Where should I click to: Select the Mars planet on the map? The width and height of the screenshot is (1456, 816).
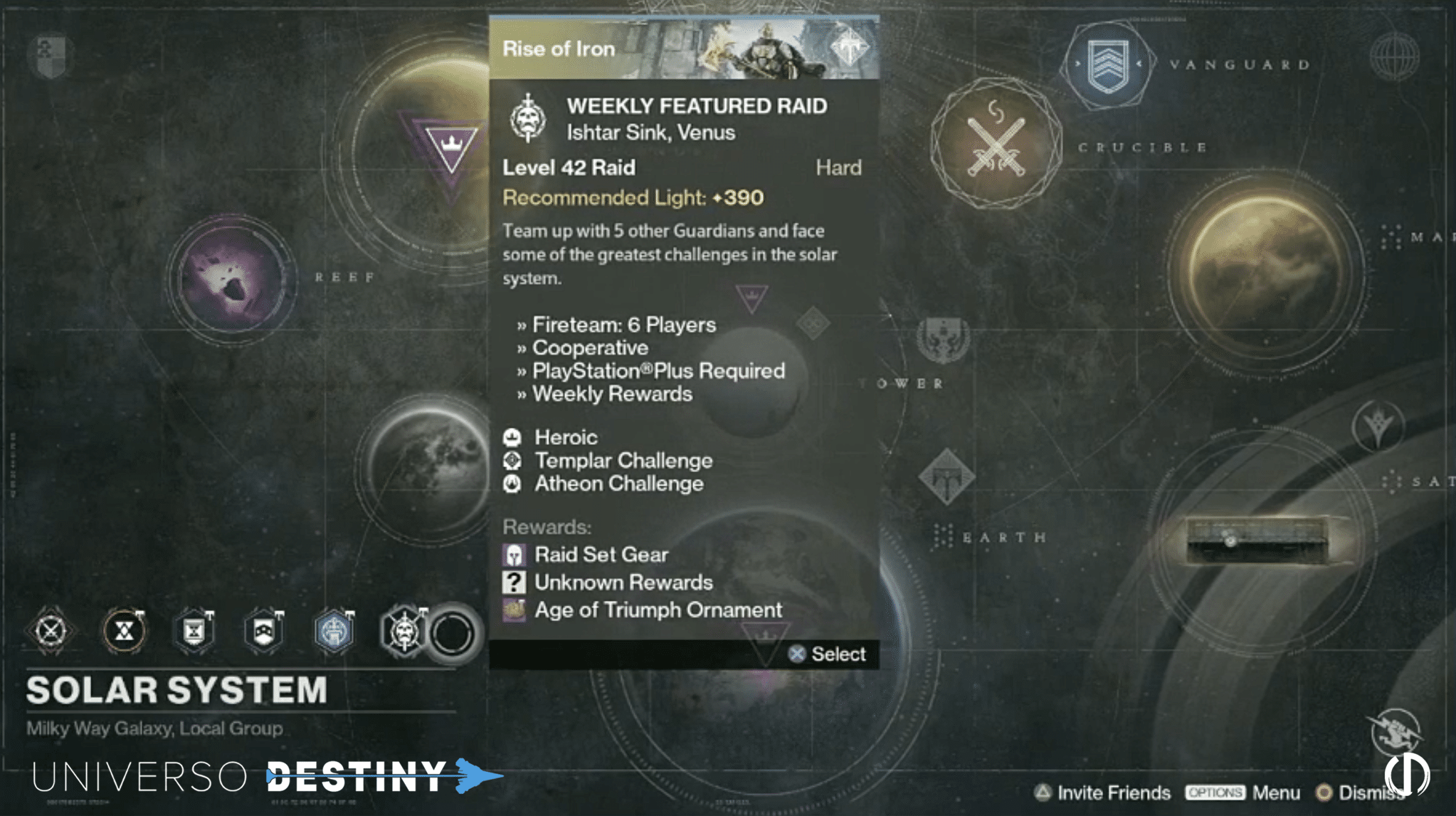click(x=1265, y=269)
